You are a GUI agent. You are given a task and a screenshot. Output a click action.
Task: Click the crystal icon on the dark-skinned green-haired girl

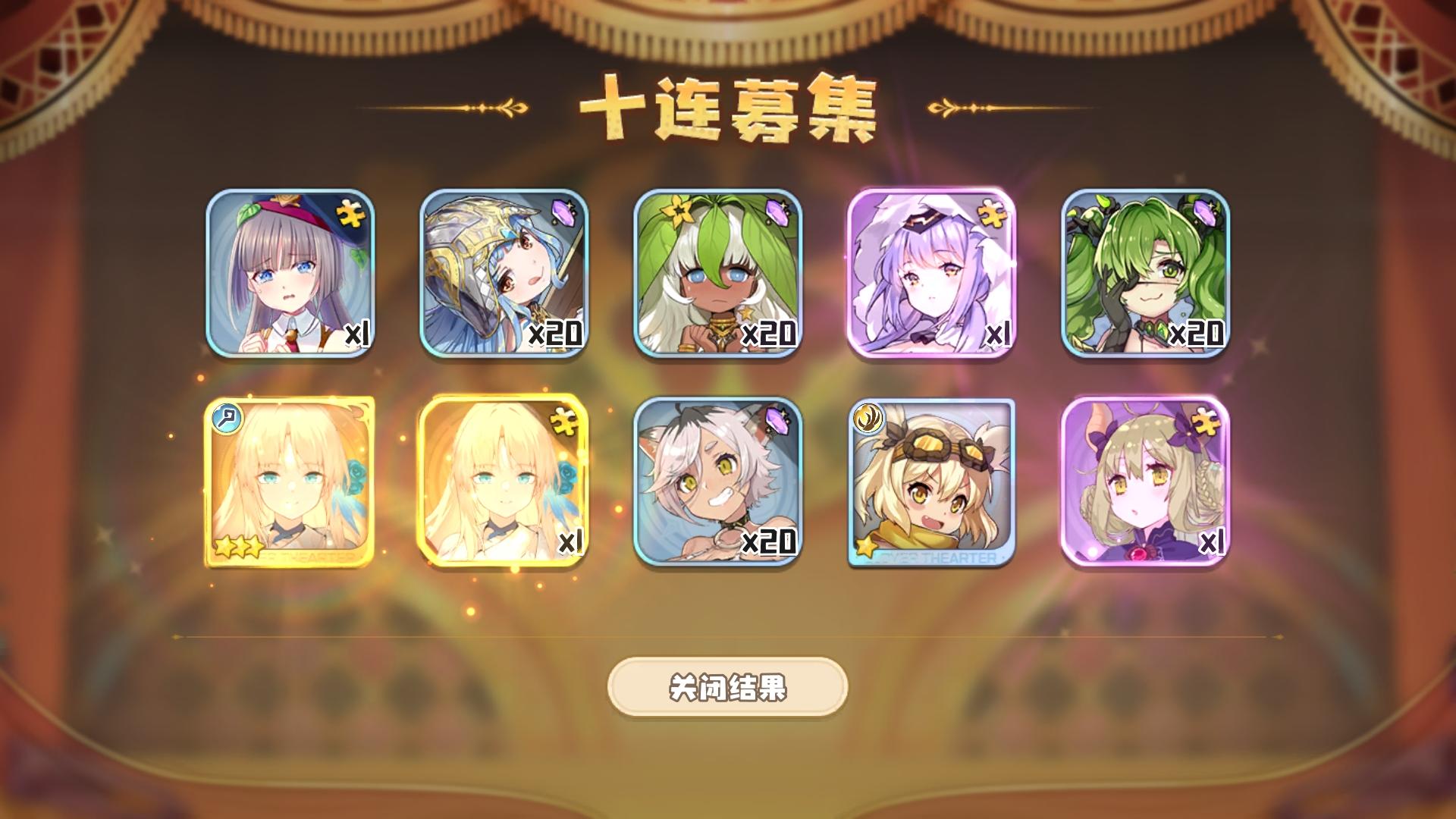click(777, 215)
